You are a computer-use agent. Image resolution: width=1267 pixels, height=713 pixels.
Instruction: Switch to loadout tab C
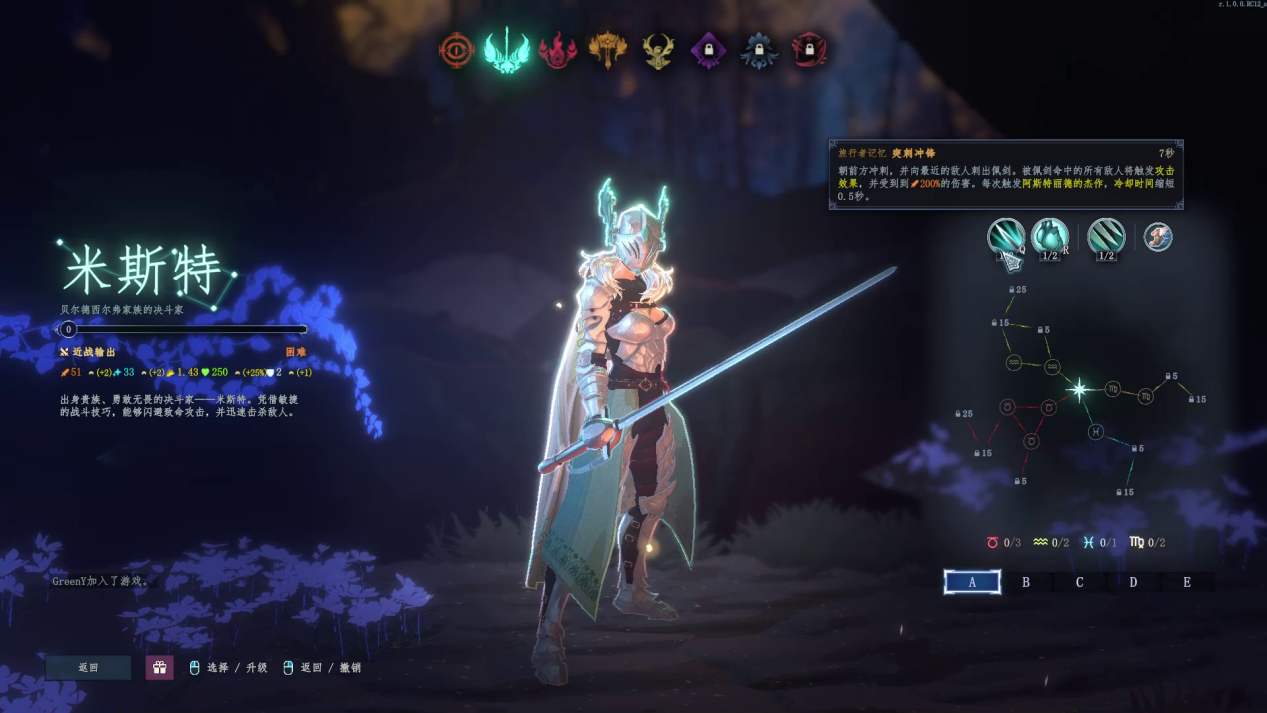[1079, 582]
